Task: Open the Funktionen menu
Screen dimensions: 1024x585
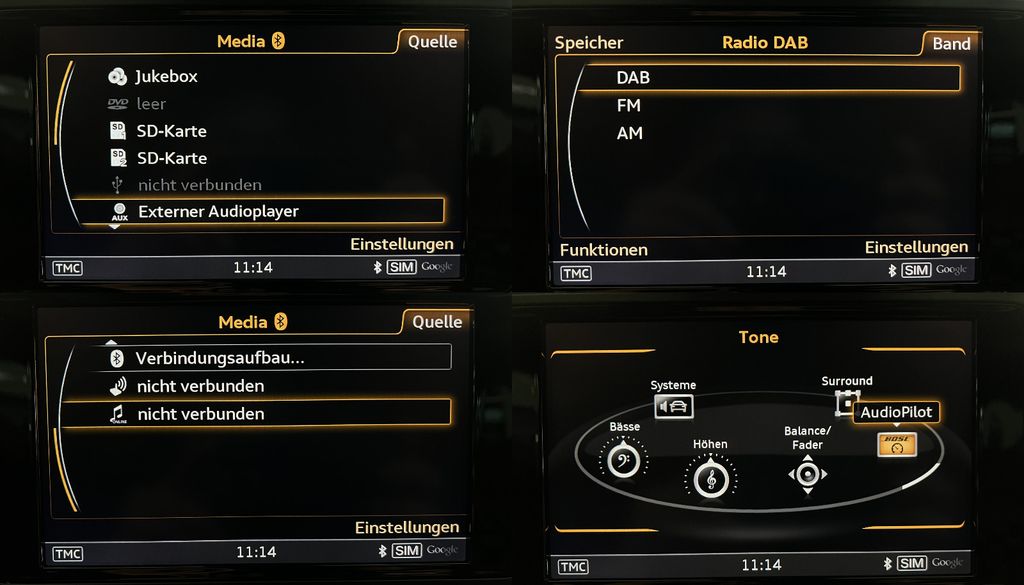Action: tap(603, 250)
